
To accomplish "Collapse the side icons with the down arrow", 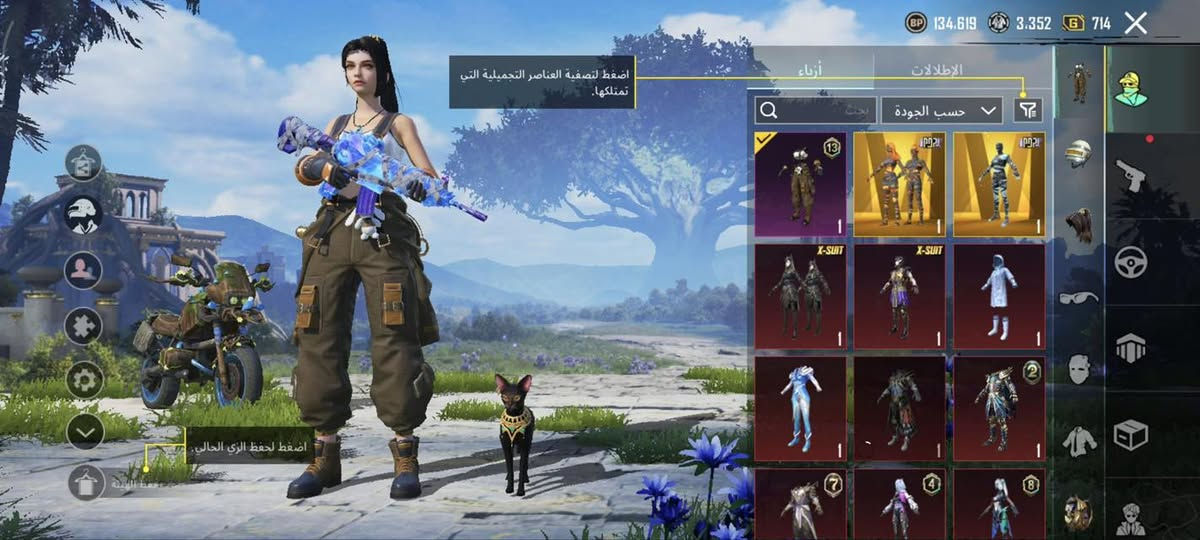I will pos(85,431).
